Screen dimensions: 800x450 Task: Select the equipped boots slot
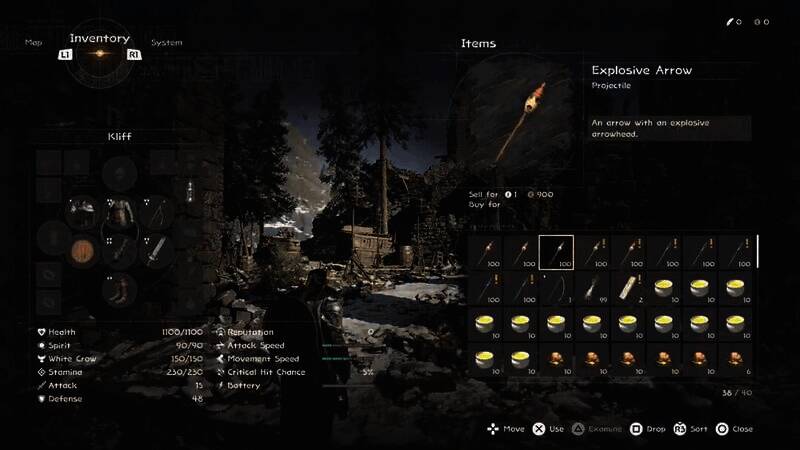[x=118, y=290]
